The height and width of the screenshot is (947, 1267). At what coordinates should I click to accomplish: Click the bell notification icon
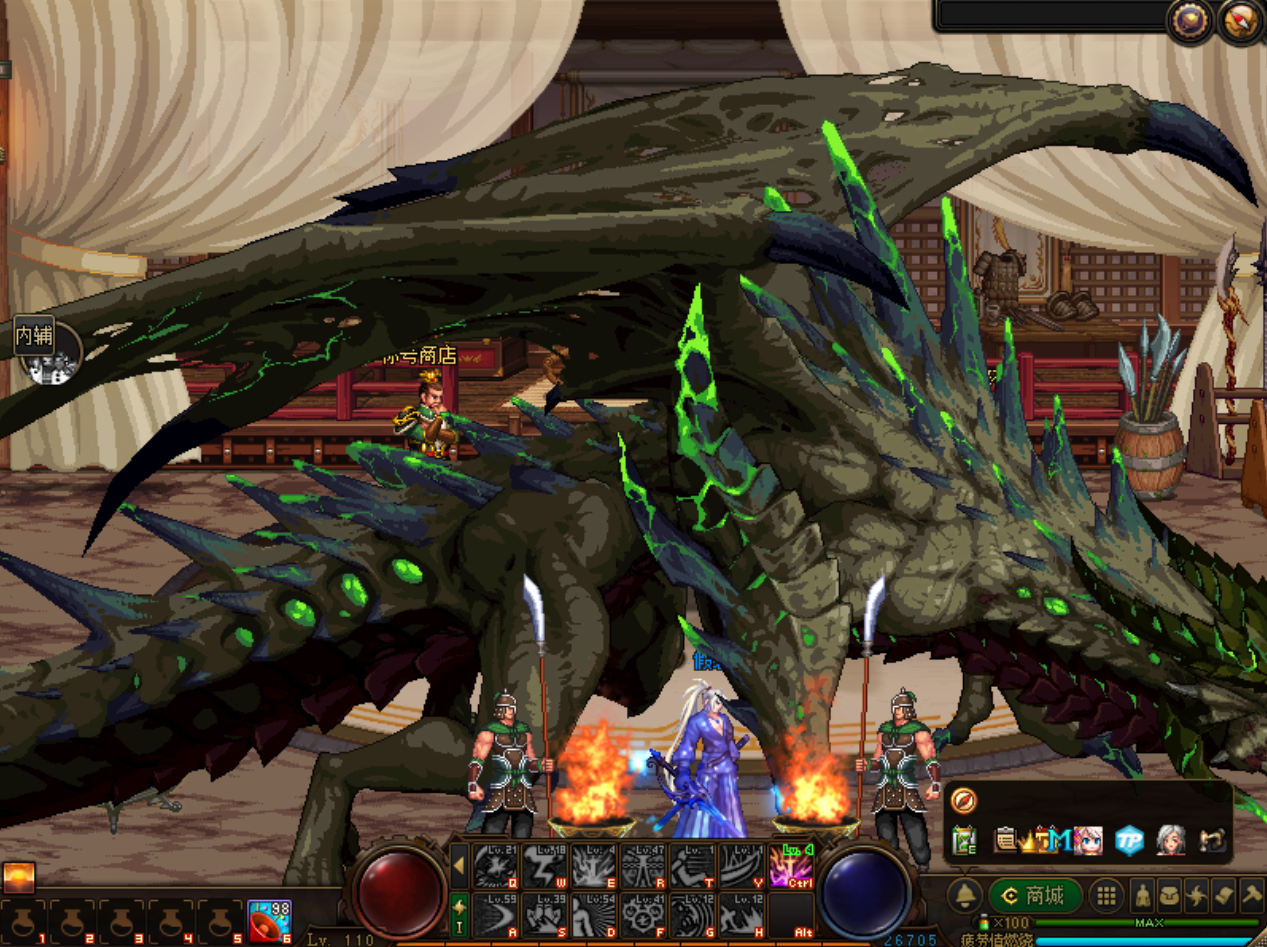click(x=965, y=896)
